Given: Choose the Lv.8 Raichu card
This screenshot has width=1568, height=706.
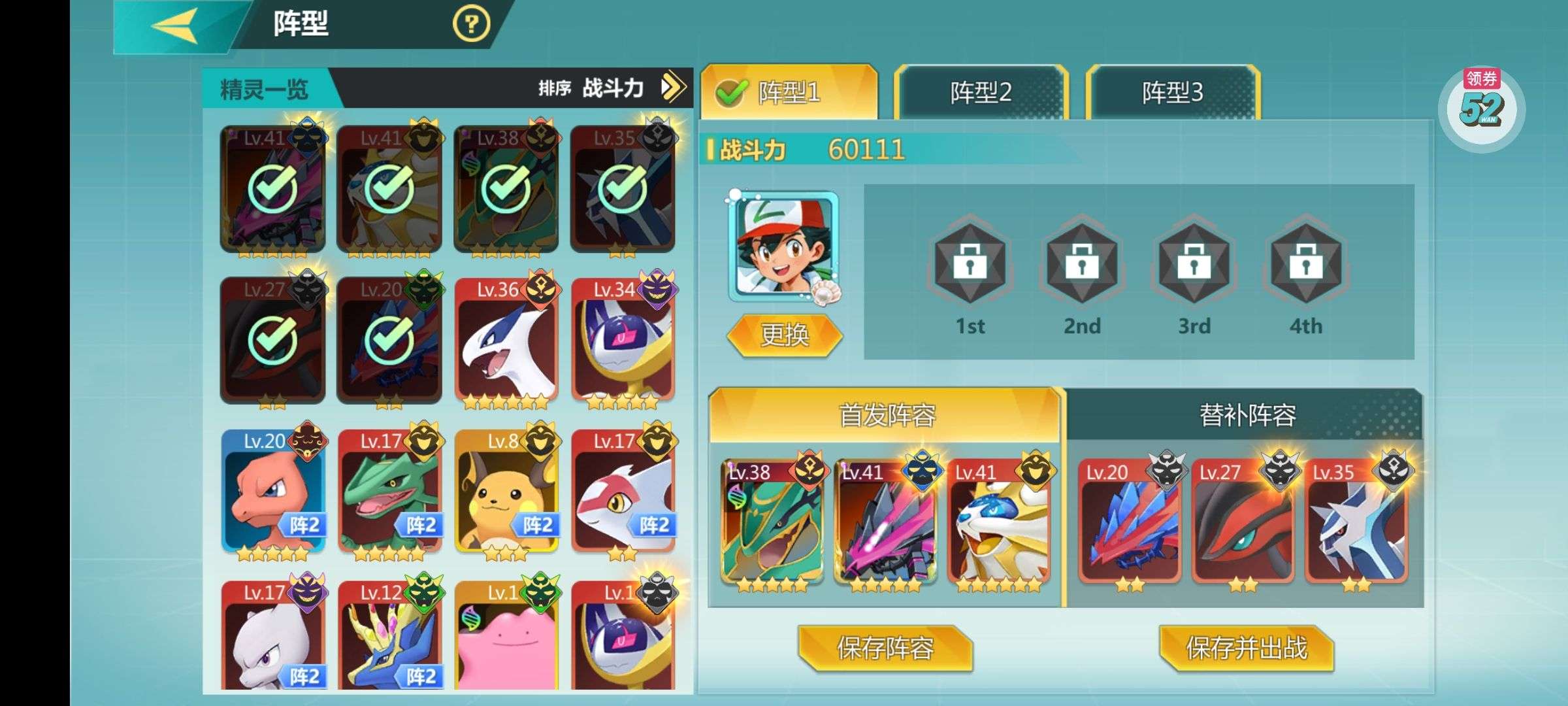Looking at the screenshot, I should click(506, 495).
